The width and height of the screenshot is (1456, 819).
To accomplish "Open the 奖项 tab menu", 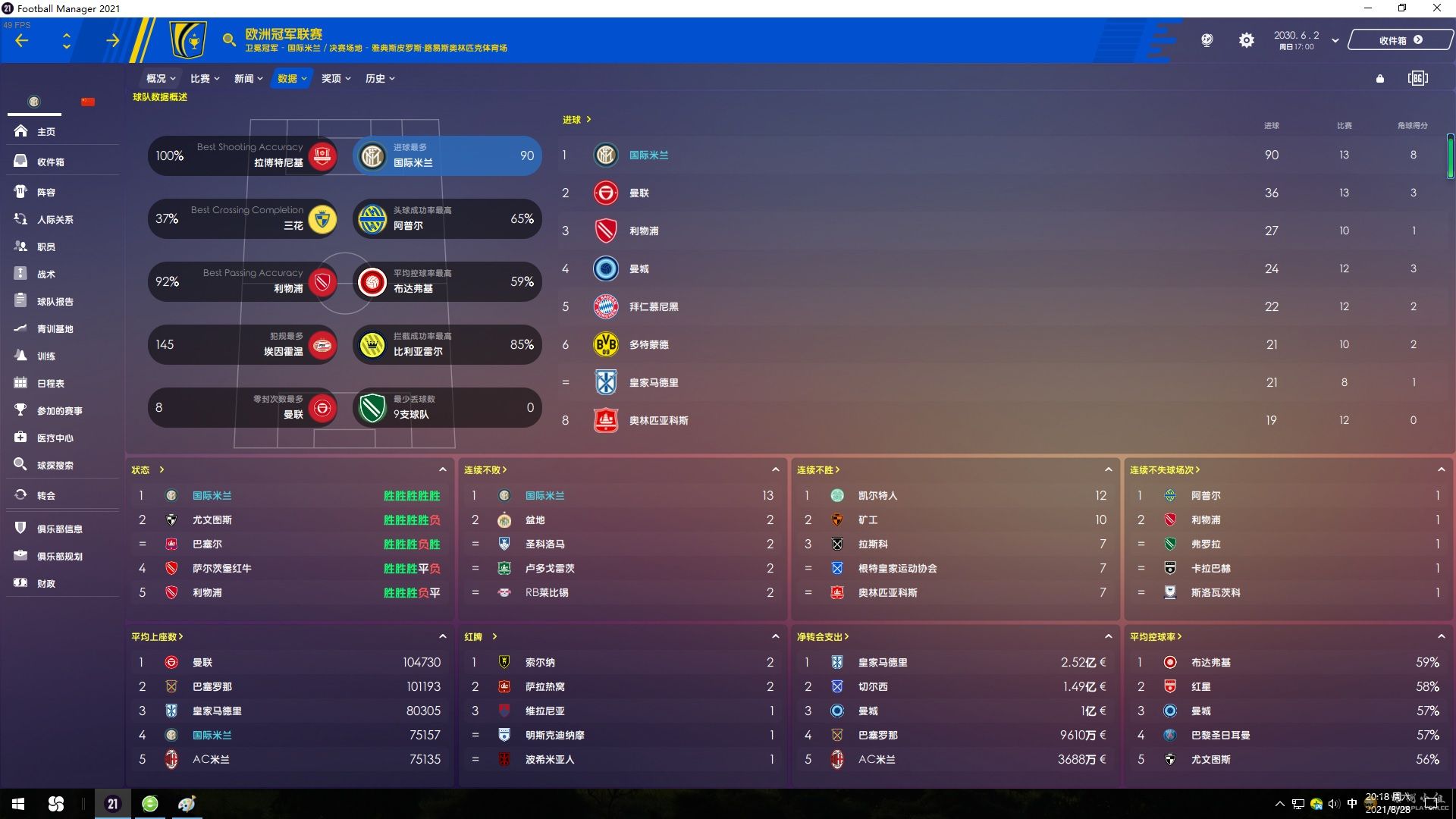I will click(x=335, y=79).
